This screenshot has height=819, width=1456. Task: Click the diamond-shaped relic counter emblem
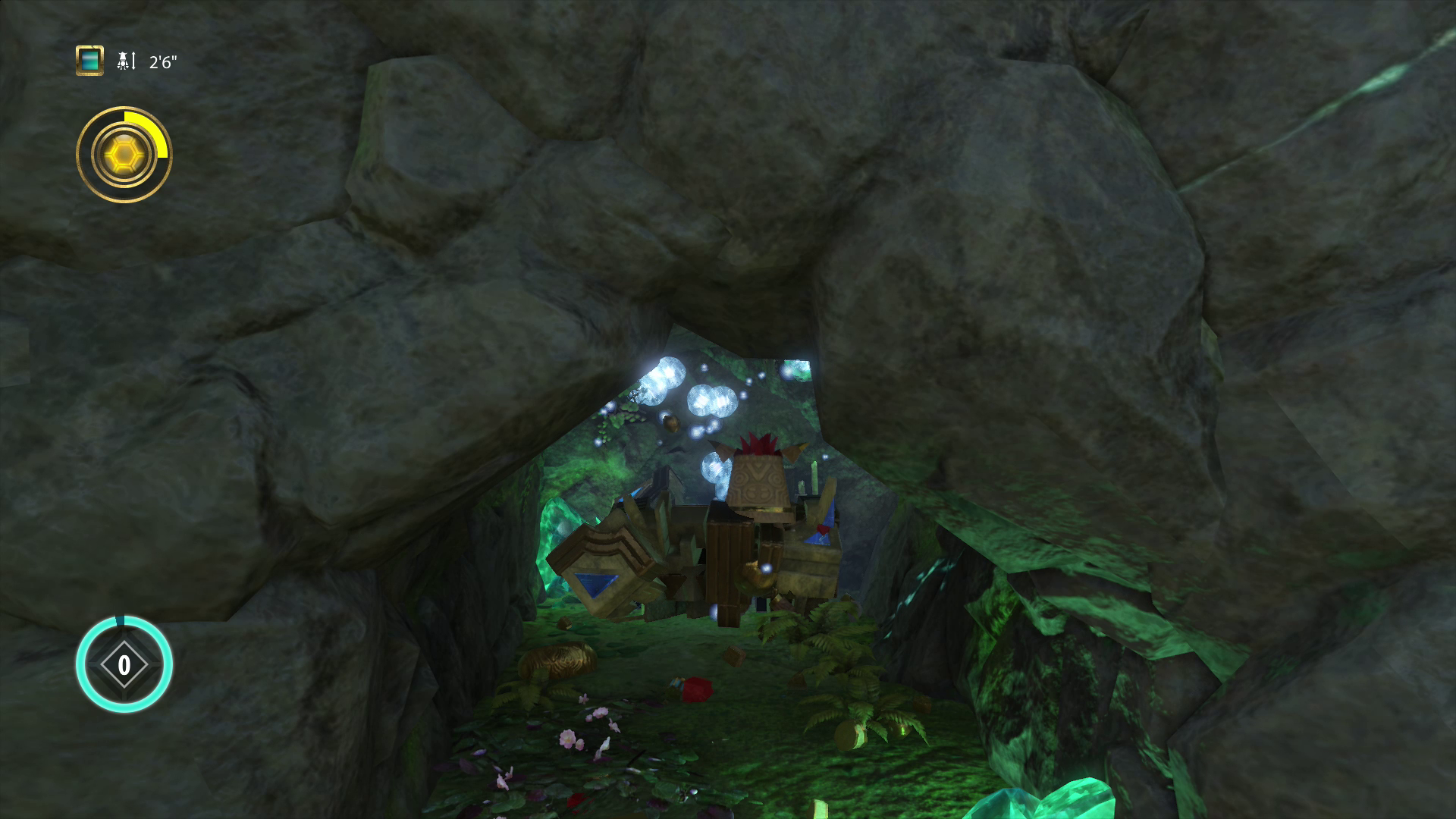(x=124, y=665)
